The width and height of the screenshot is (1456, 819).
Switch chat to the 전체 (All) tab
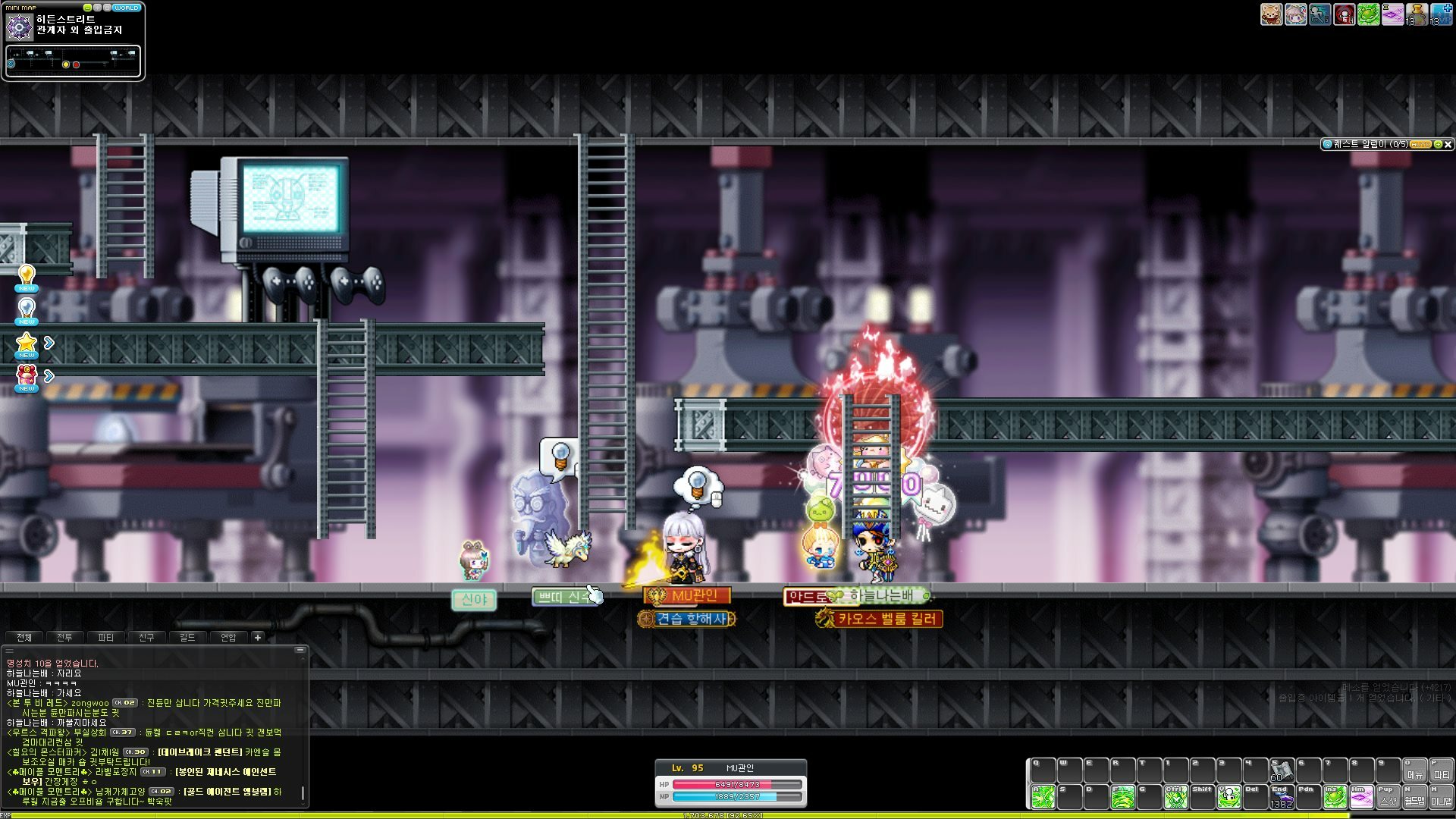click(x=24, y=638)
